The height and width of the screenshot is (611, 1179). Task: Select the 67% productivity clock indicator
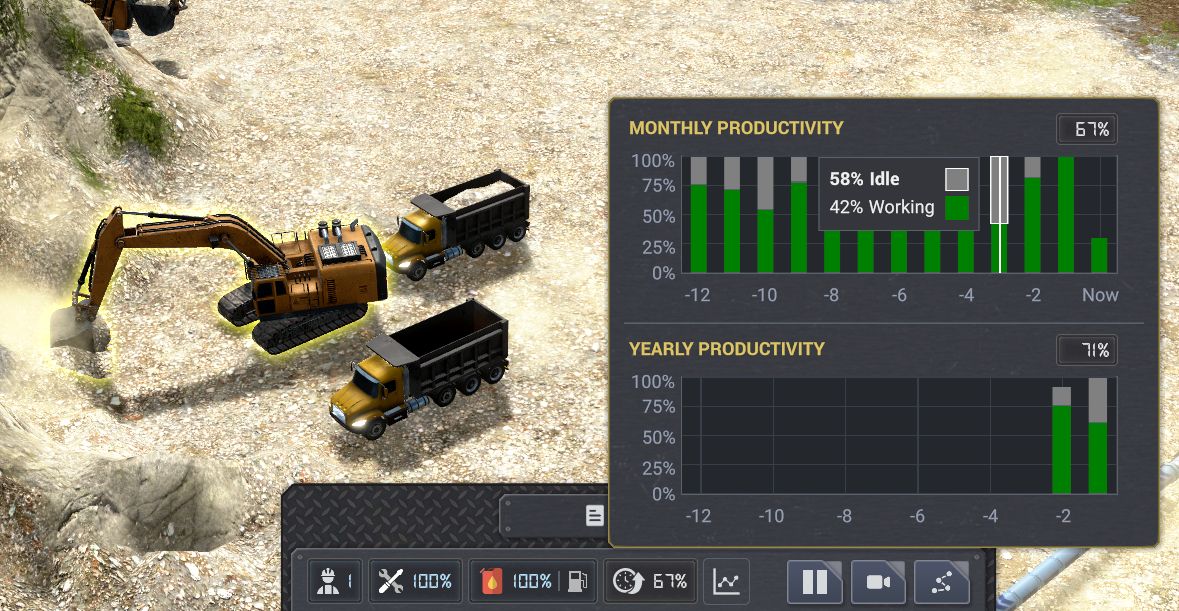tap(651, 581)
